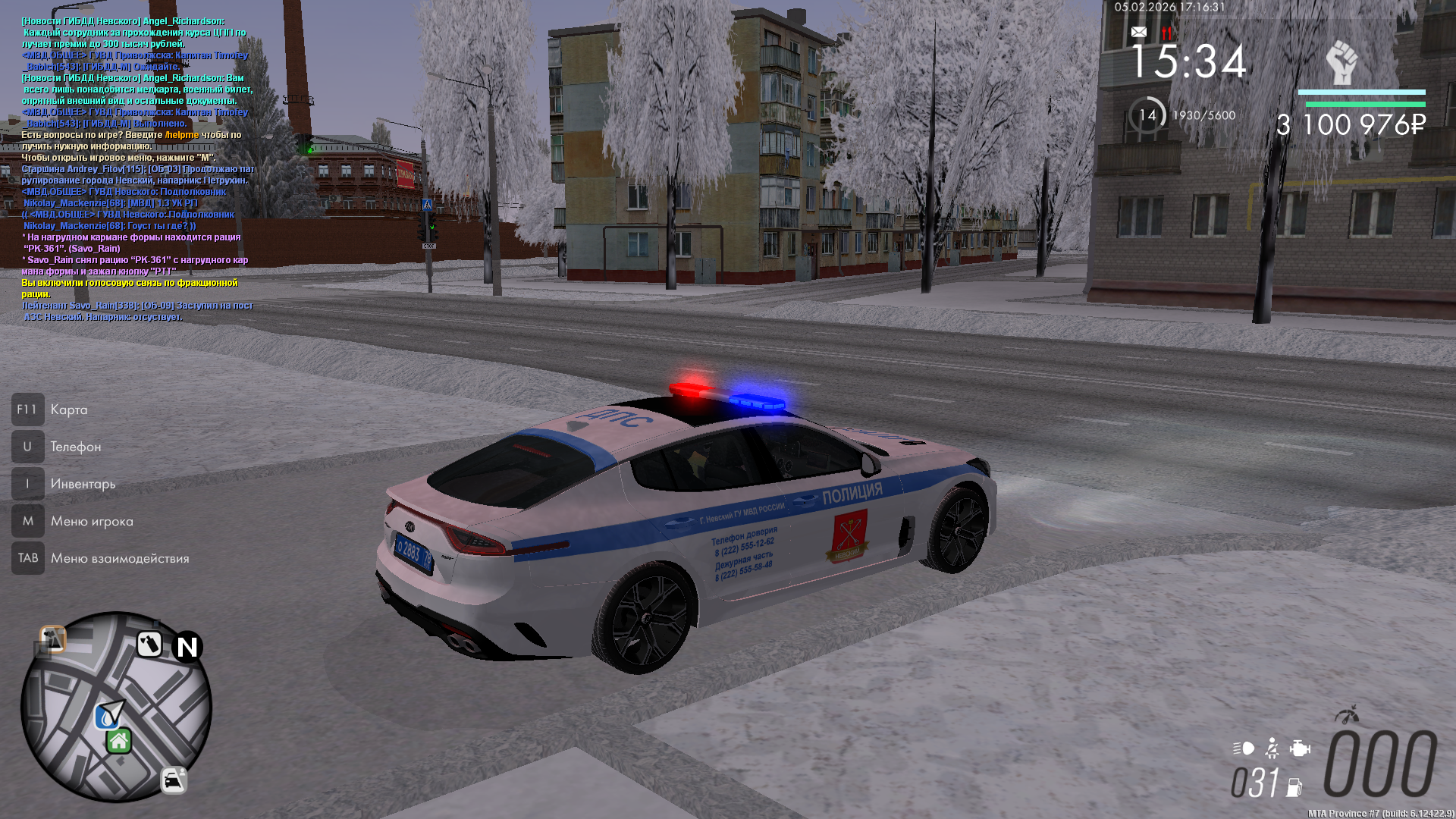Click the speedometer gauge icon
Viewport: 1456px width, 819px height.
point(1347,714)
